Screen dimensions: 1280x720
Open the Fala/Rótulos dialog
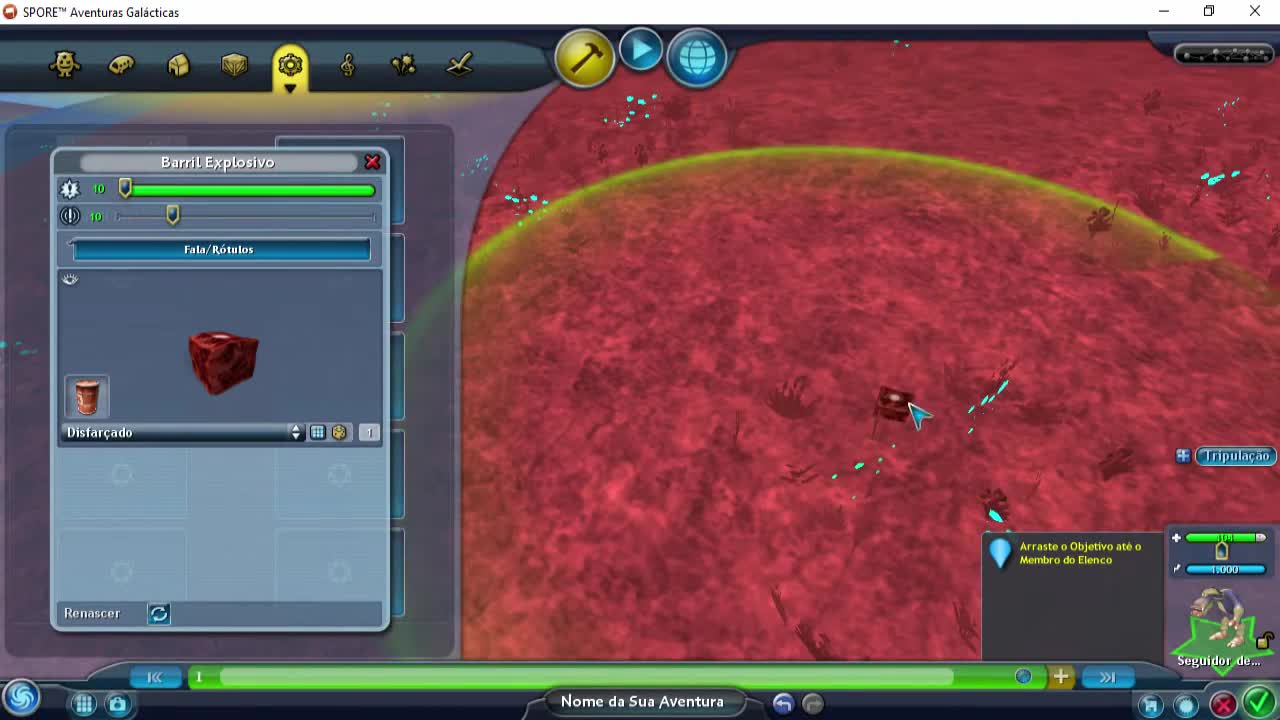coord(218,250)
